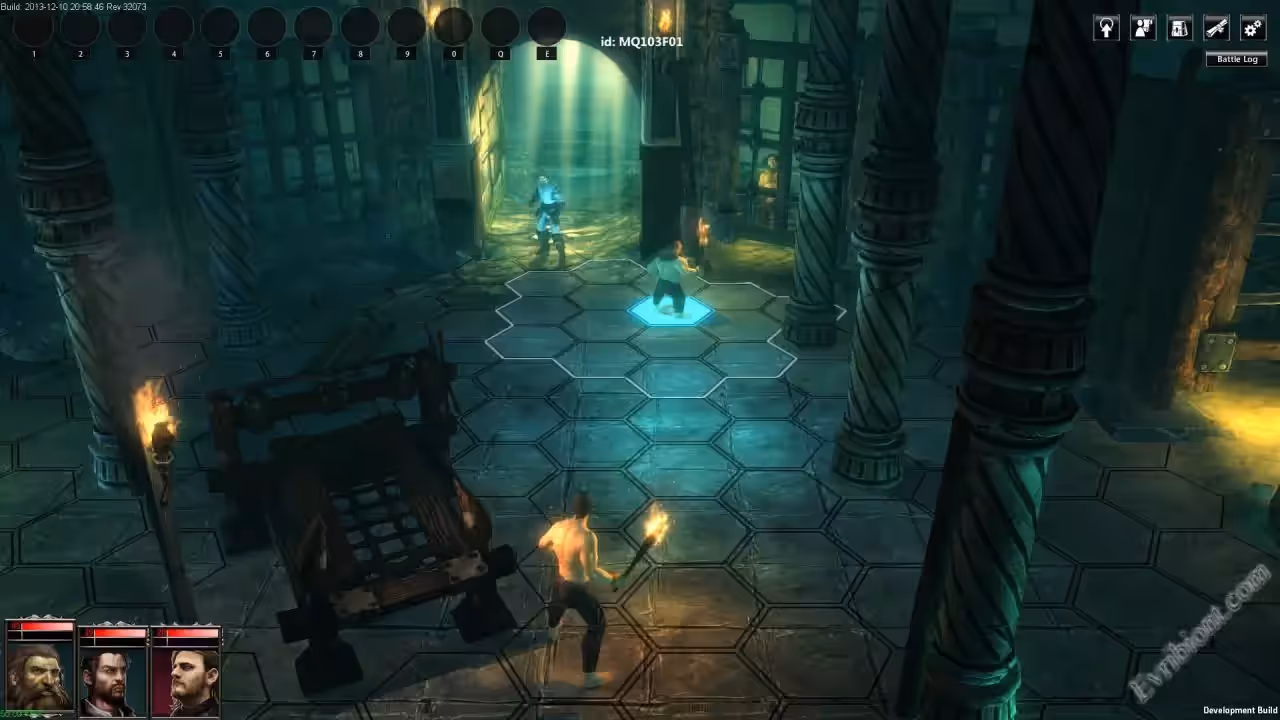1280x720 pixels.
Task: Select the side-profile man portrait with red background
Action: [x=186, y=677]
